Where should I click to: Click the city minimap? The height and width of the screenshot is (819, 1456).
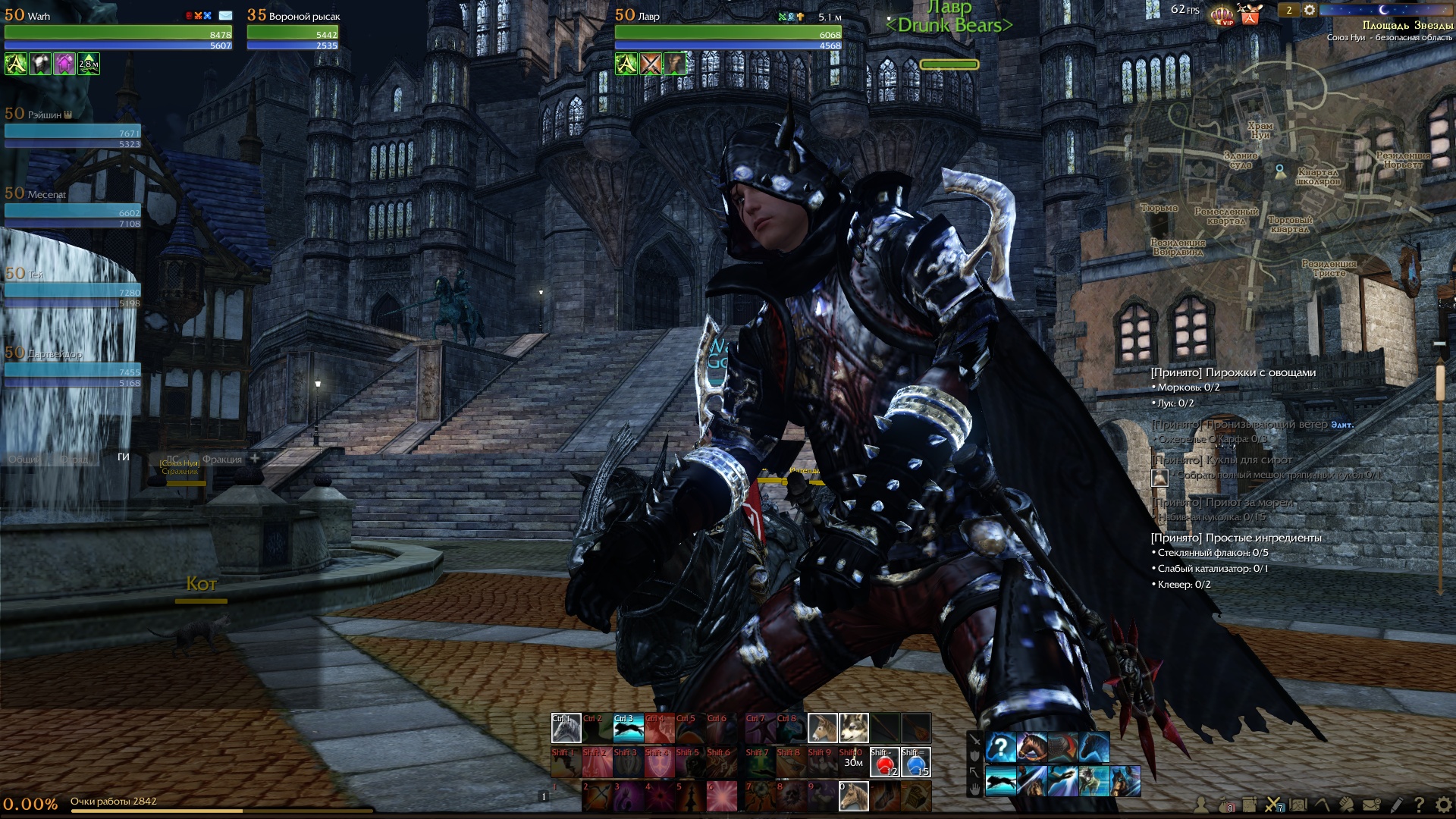pos(1282,190)
